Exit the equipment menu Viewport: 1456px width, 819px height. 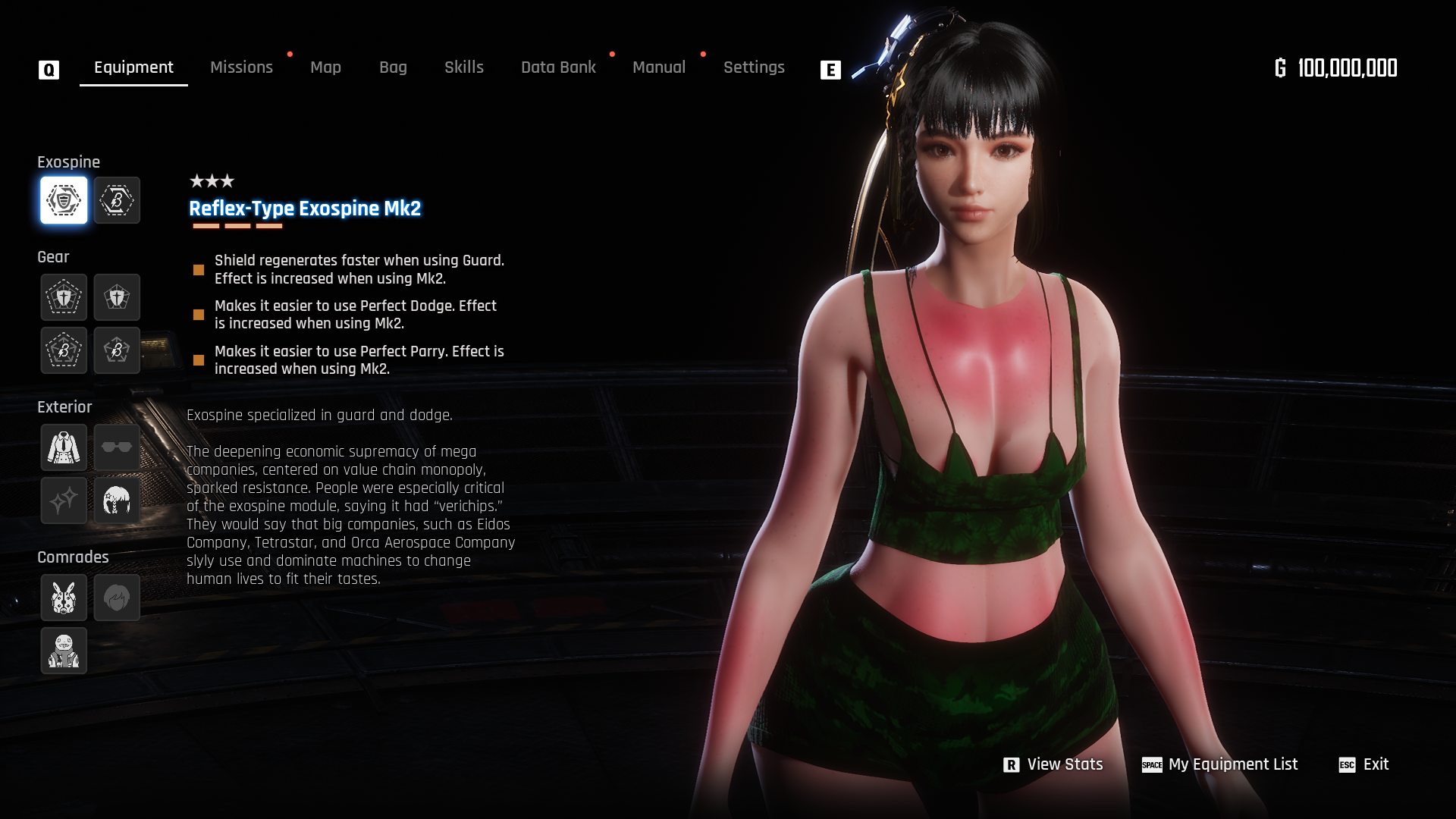pyautogui.click(x=1364, y=764)
